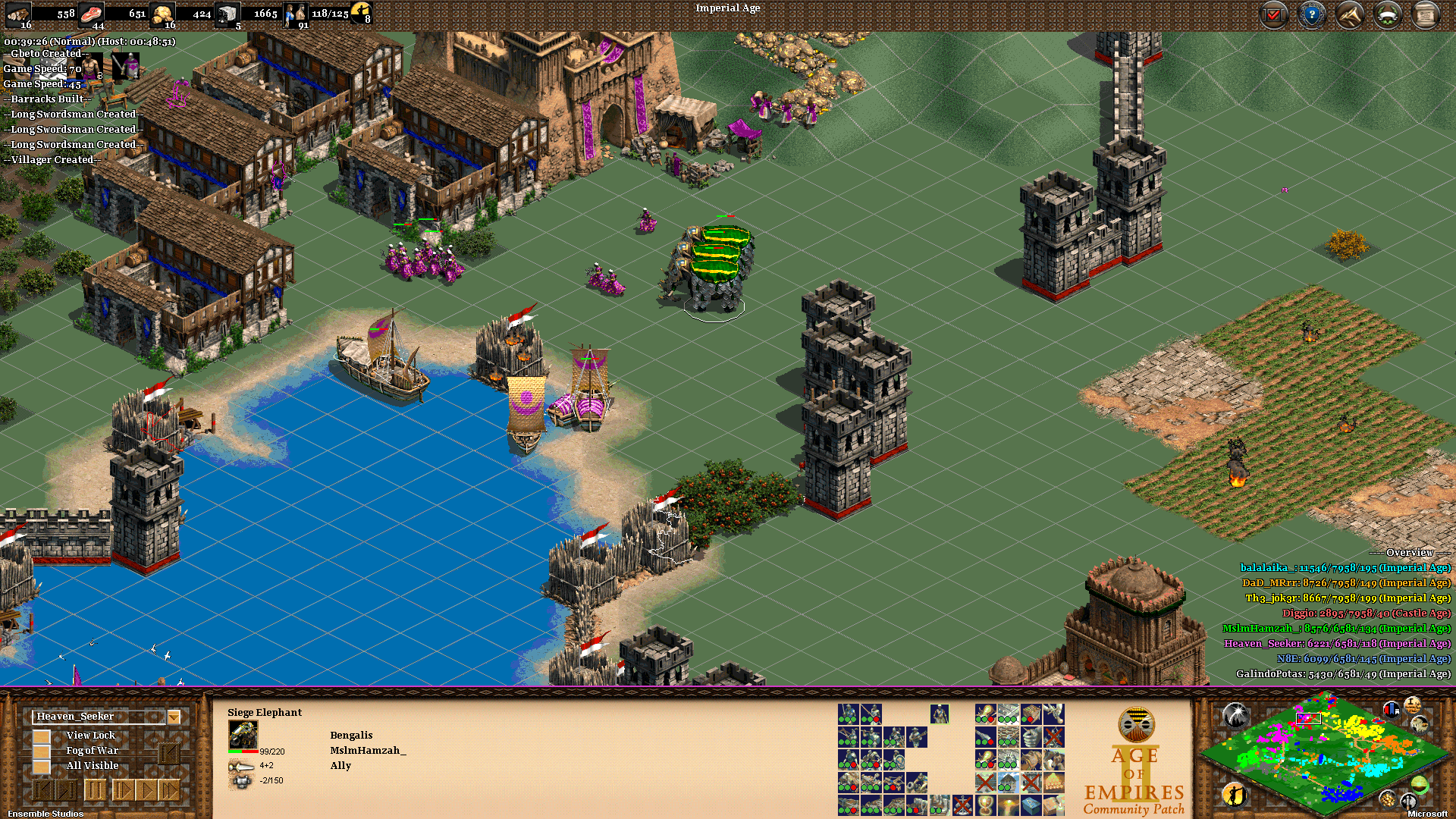Click the idle villager button
1456x819 pixels.
1234,795
